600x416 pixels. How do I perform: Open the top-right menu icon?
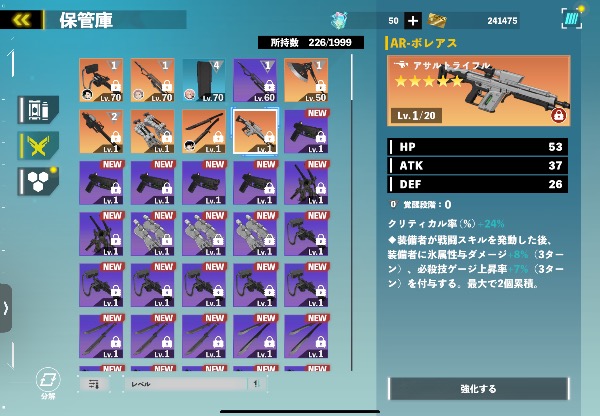(x=571, y=19)
